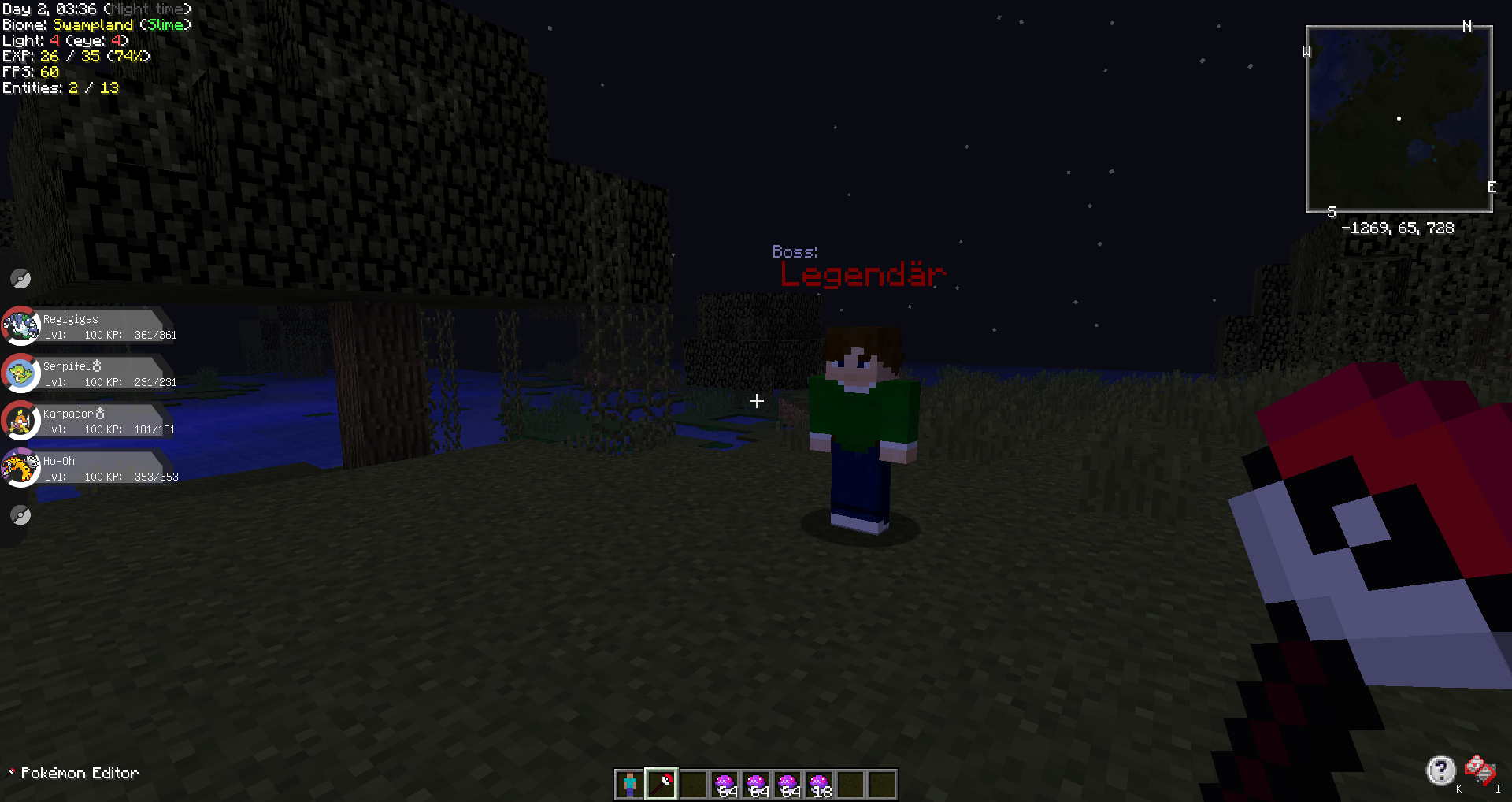This screenshot has height=802, width=1512.
Task: Click the empty Poké Ball slot above Regigigas
Action: coord(20,278)
